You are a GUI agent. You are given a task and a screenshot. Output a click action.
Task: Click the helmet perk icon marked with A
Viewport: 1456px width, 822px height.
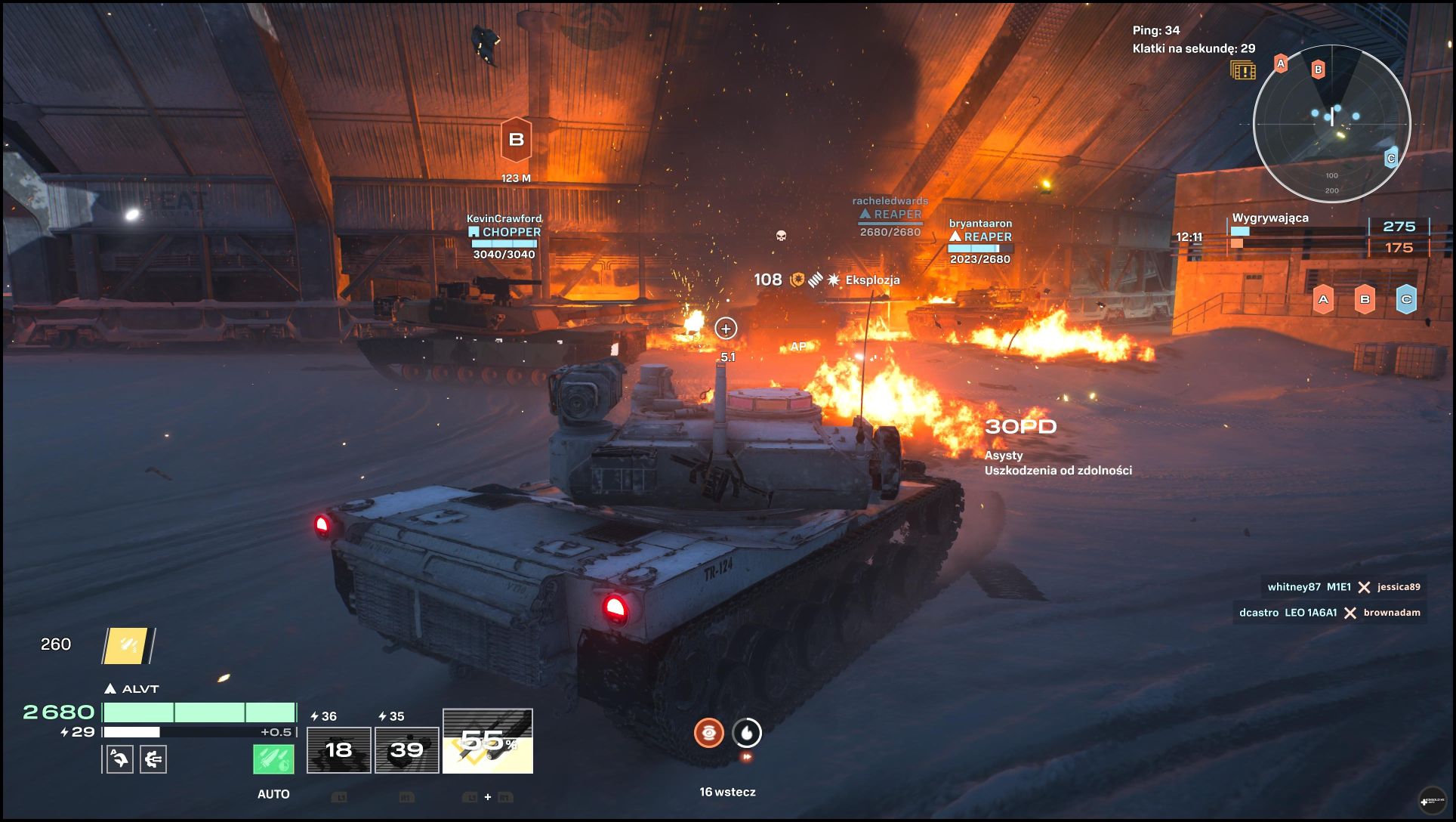tap(119, 759)
